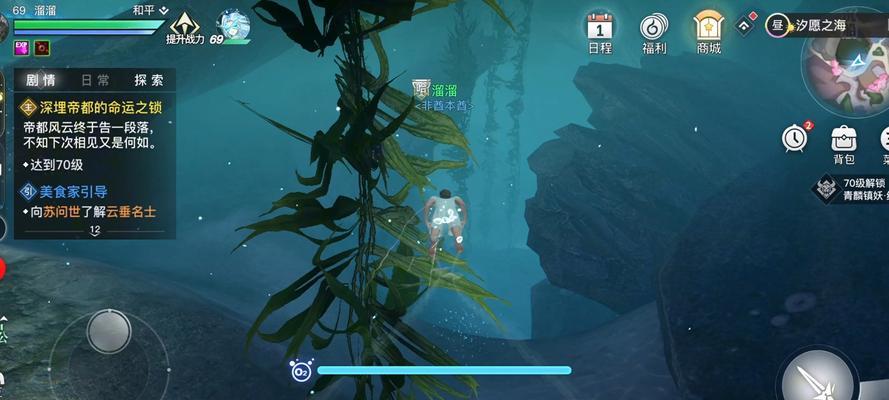The width and height of the screenshot is (889, 400).
Task: Switch to the 探索 exploration tab
Action: [148, 80]
